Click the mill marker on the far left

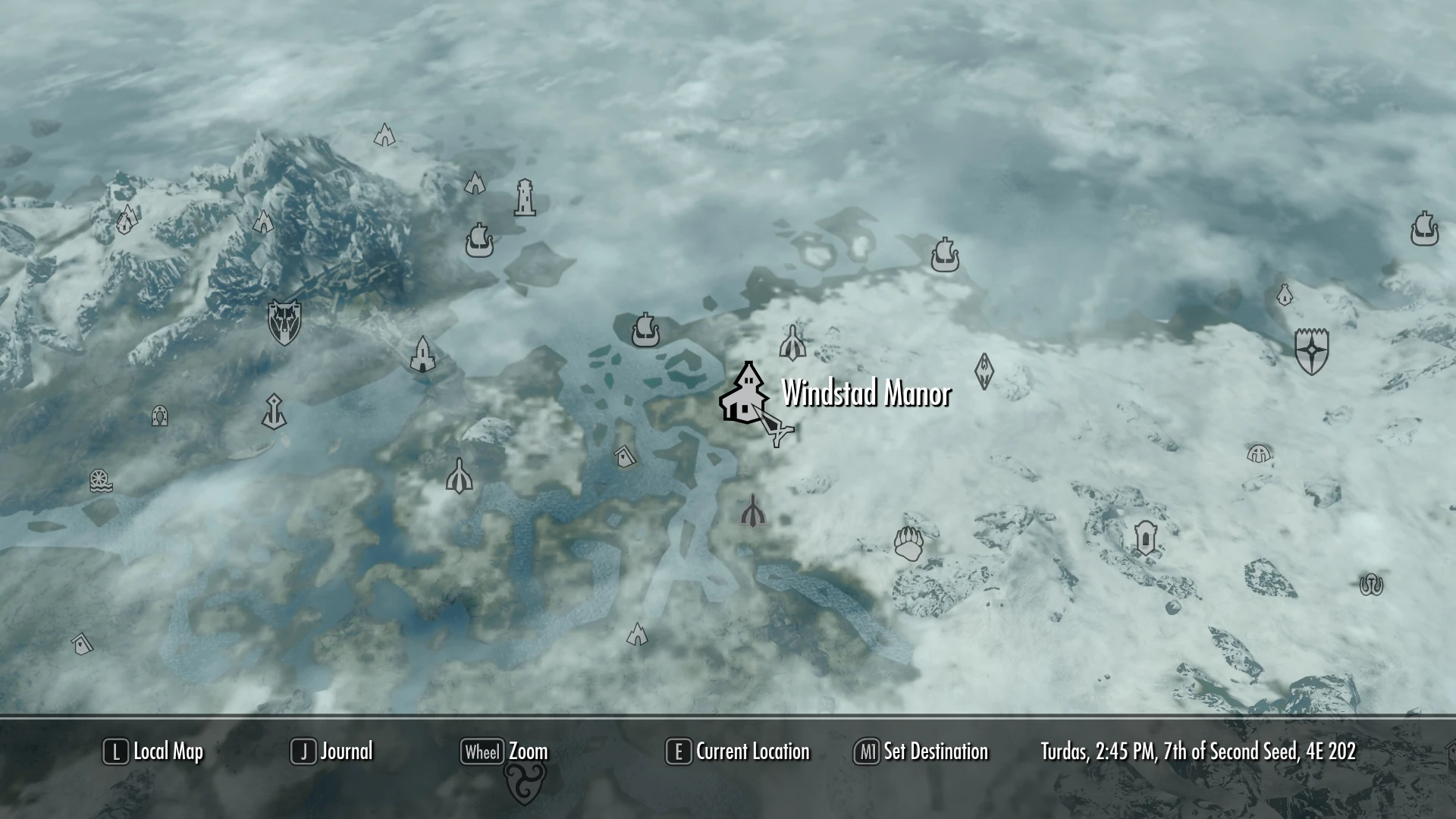pyautogui.click(x=101, y=480)
